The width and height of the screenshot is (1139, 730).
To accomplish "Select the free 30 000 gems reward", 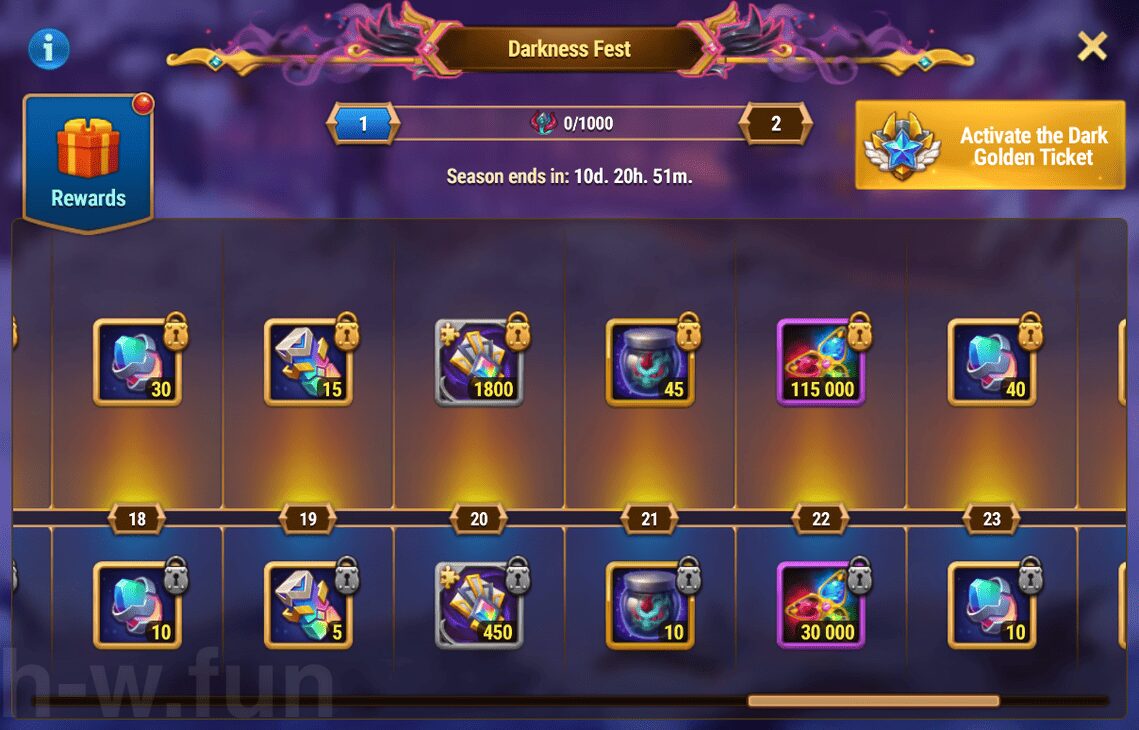I will (x=821, y=605).
